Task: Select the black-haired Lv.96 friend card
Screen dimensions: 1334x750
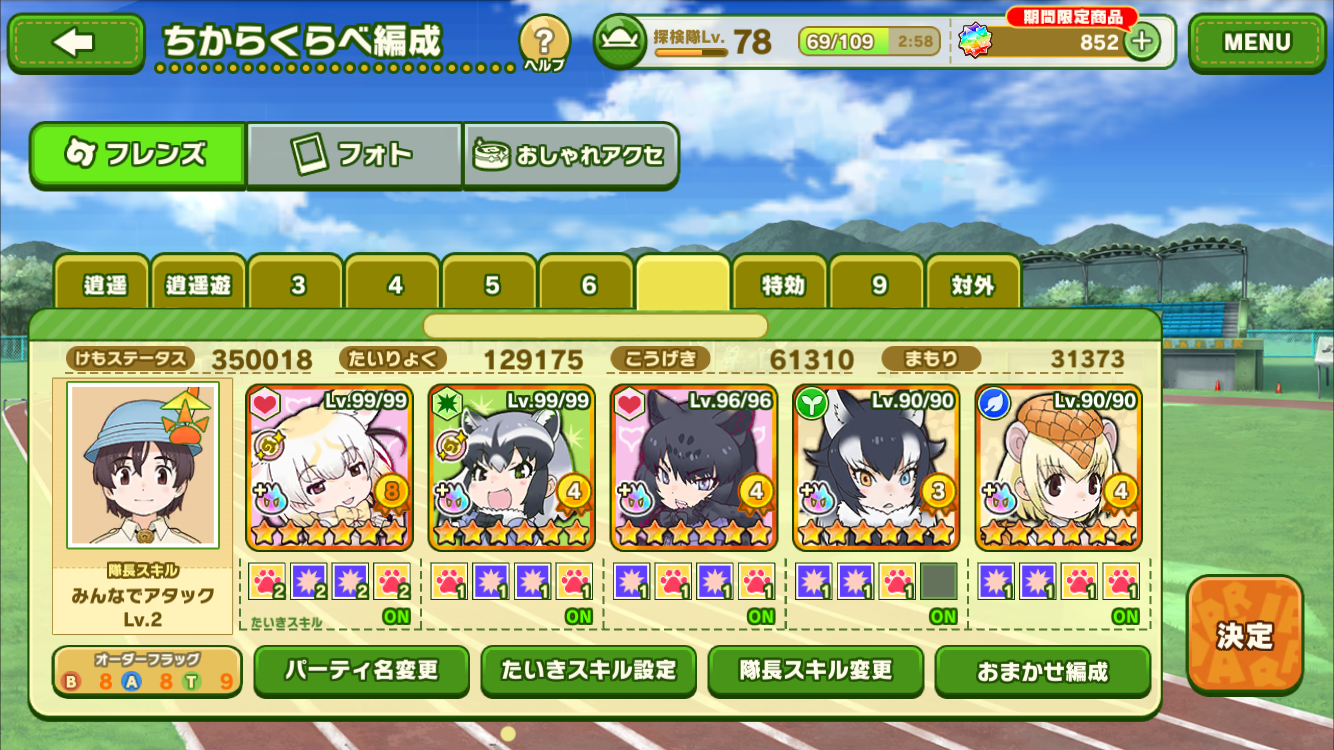Action: 693,467
